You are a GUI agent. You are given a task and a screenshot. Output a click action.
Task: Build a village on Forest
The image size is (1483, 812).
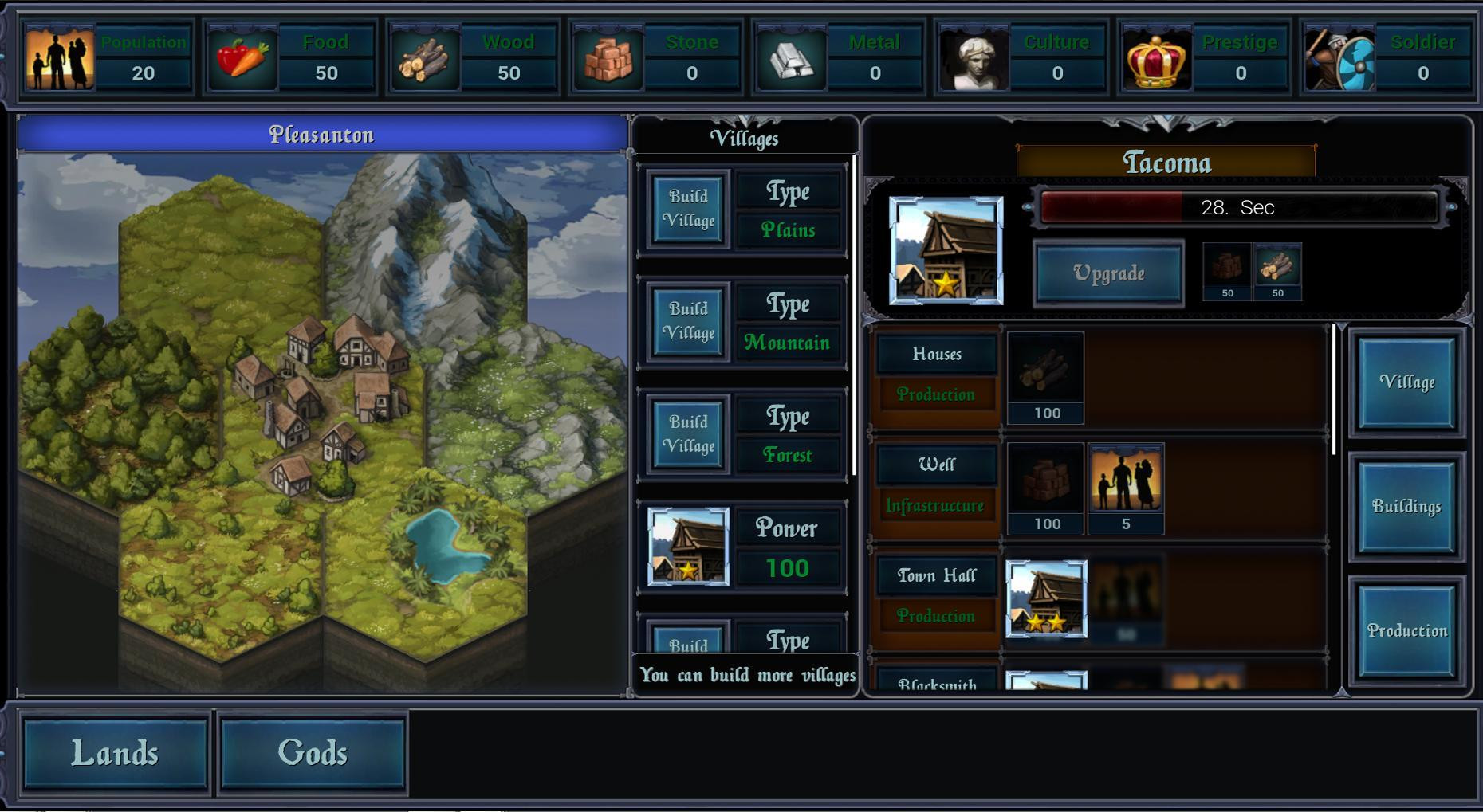688,433
